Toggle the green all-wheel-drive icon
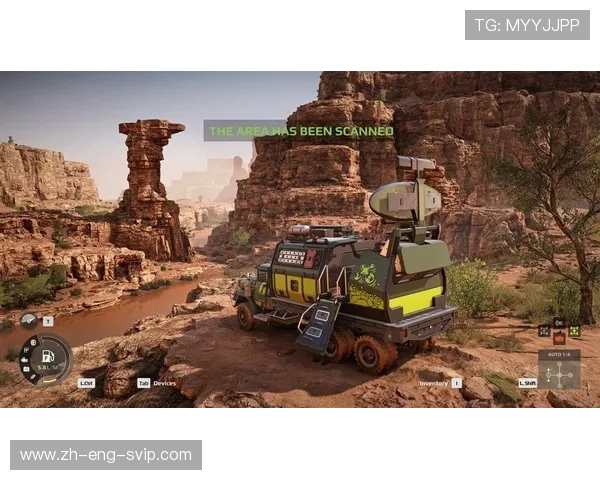This screenshot has height=480, width=600. 575,330
